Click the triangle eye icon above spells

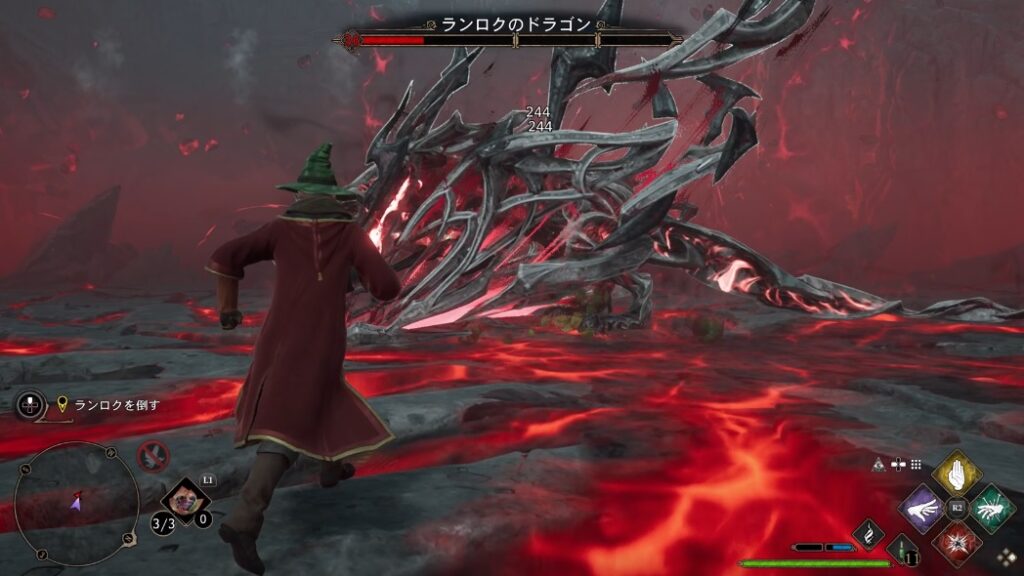point(879,464)
